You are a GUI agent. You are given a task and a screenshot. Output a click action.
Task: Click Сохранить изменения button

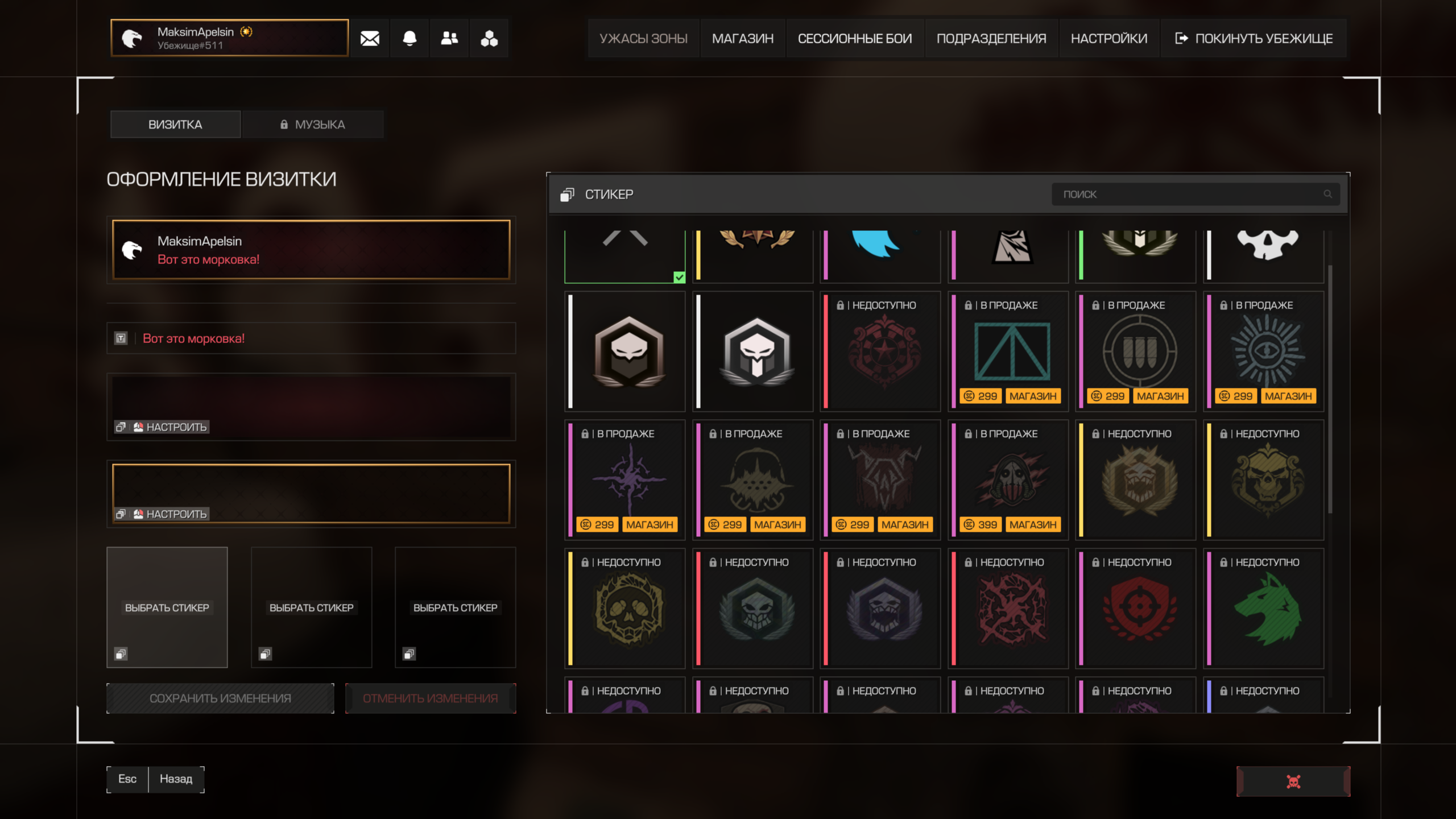click(x=220, y=698)
